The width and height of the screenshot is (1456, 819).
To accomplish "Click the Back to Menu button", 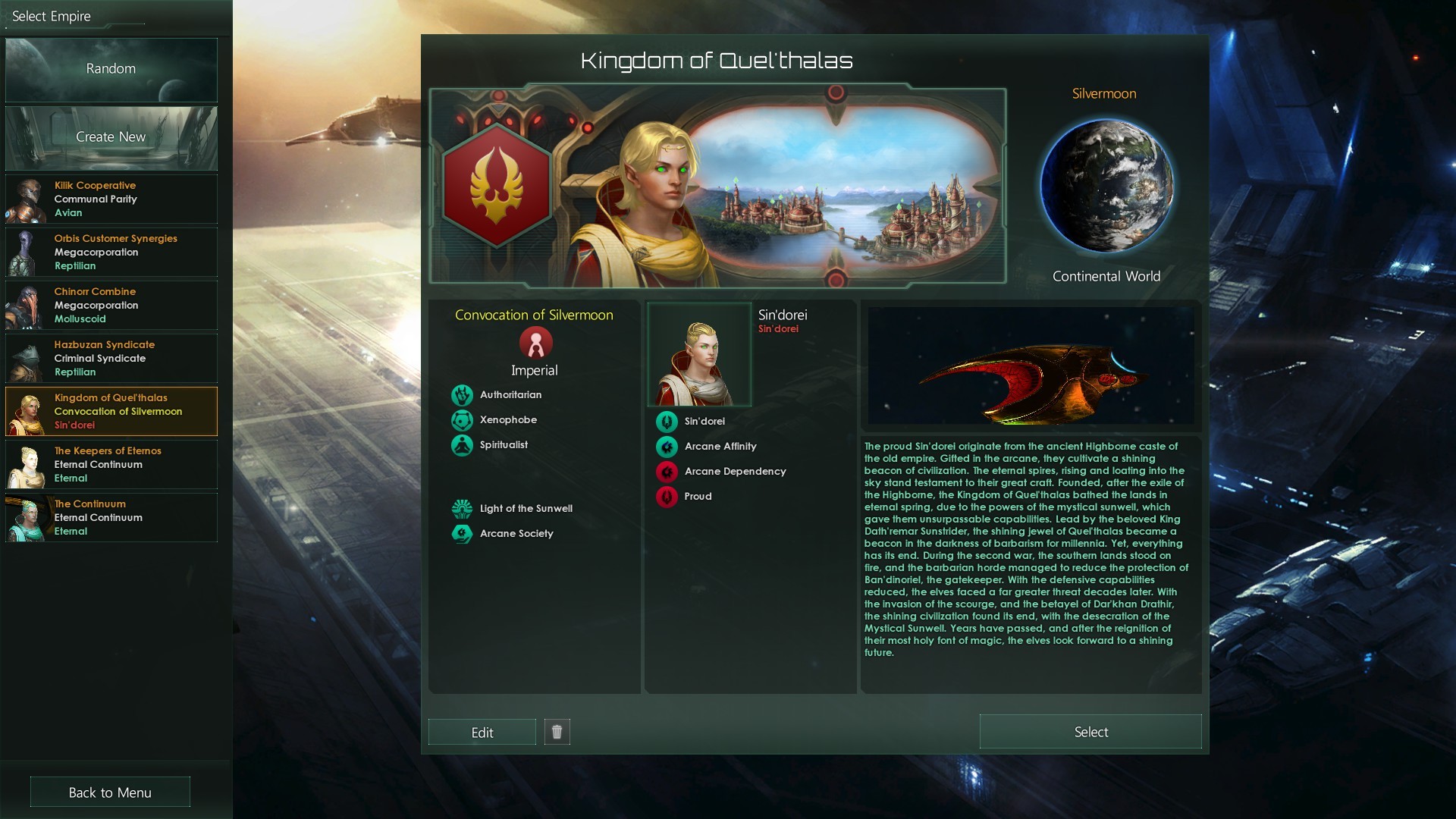I will pyautogui.click(x=110, y=792).
